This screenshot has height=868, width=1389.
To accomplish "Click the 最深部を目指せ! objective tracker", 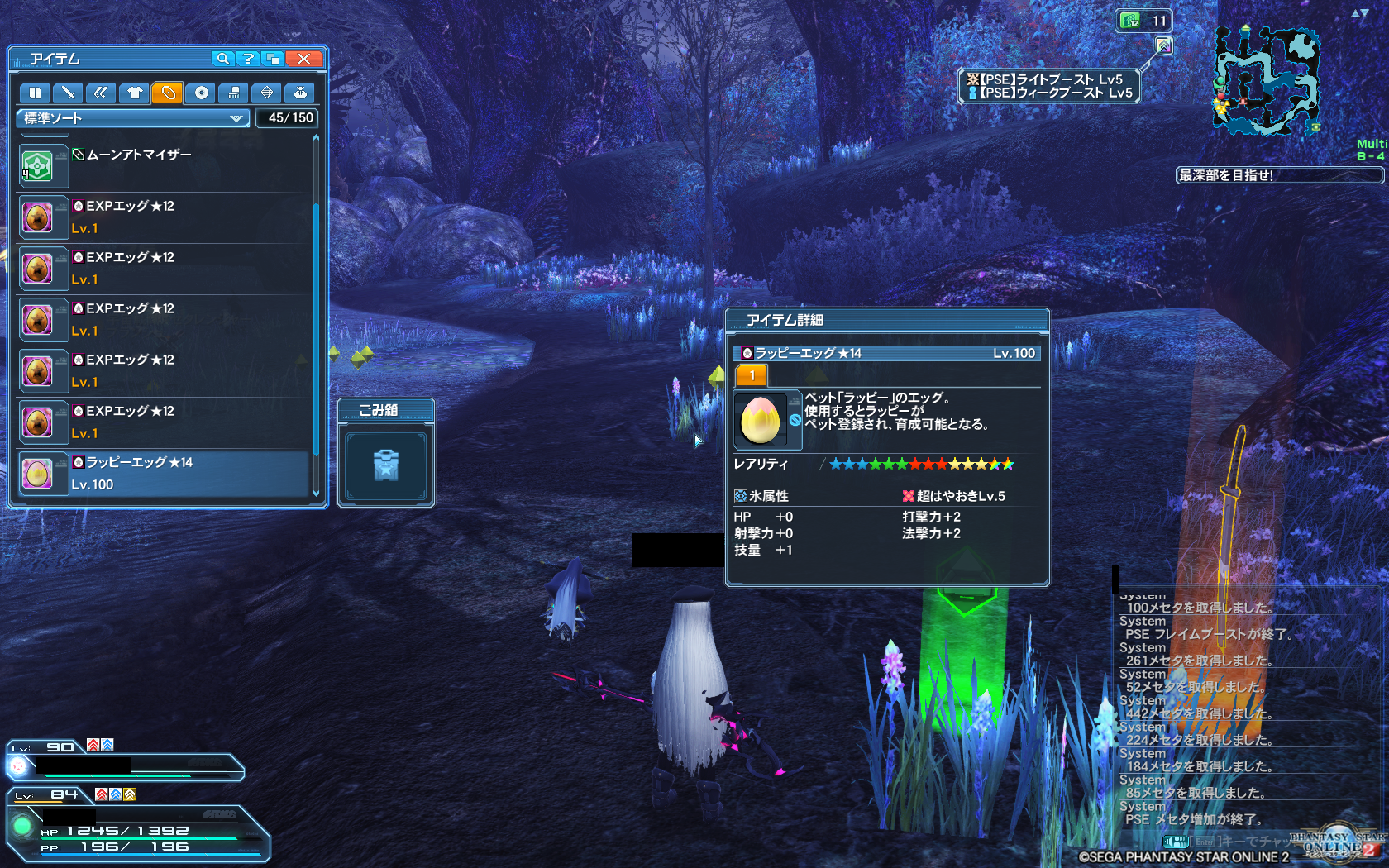I will tap(1277, 175).
